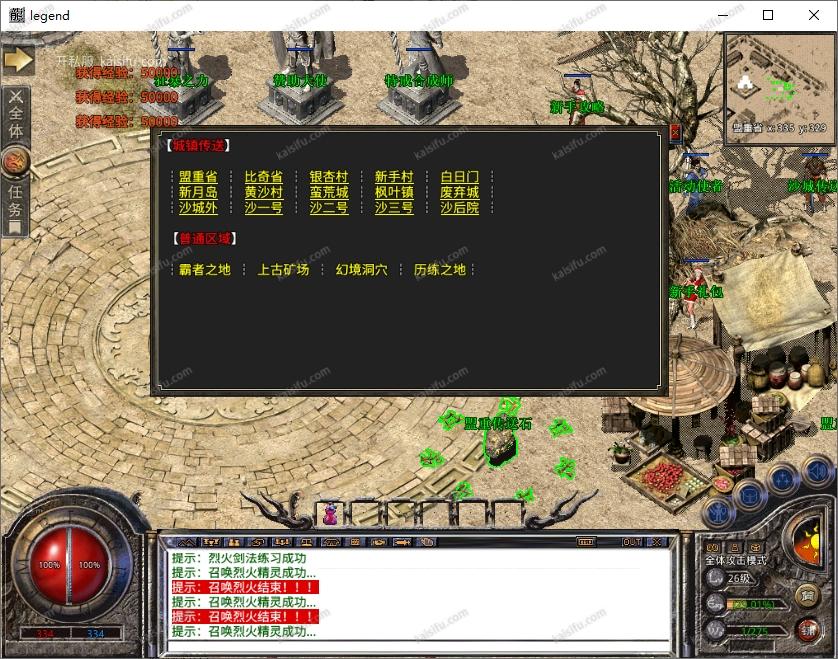Select 银杏村 destination
Viewport: 838px width, 659px height.
[x=329, y=177]
